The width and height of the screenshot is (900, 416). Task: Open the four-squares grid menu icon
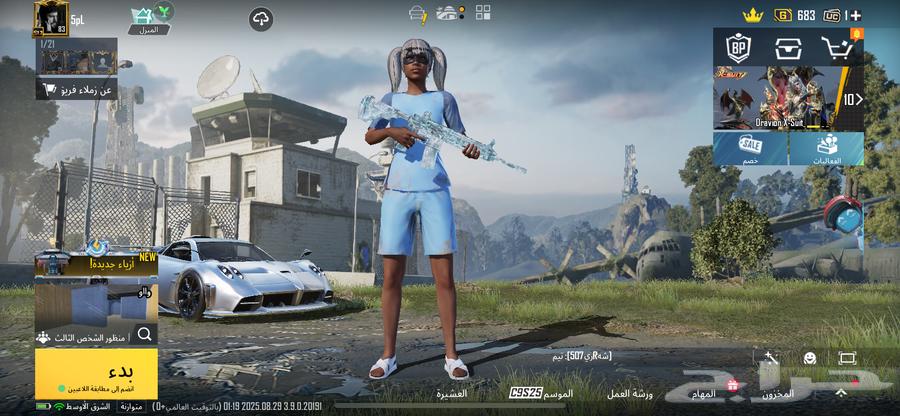click(x=483, y=13)
